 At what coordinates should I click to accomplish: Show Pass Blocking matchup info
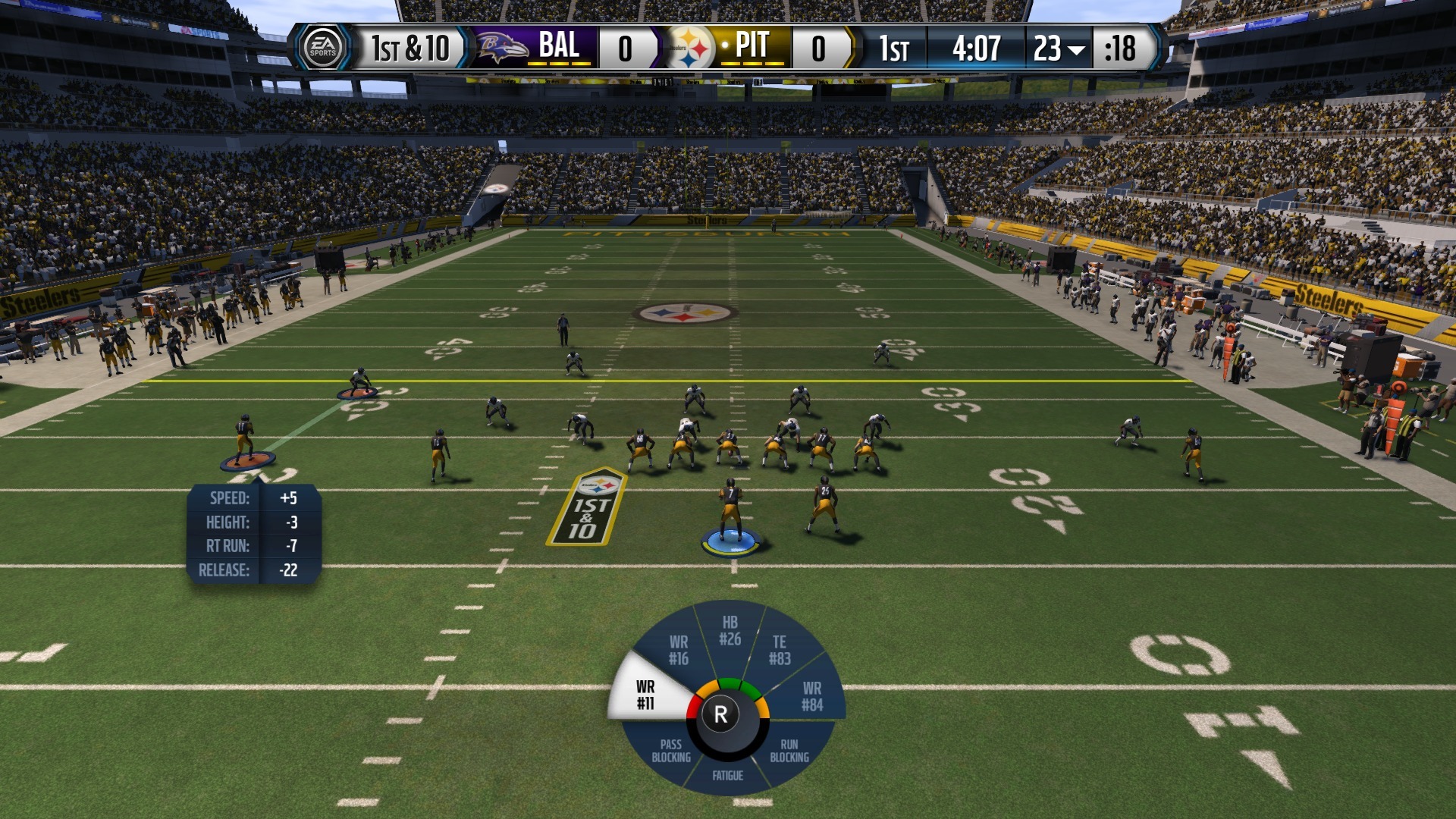671,751
